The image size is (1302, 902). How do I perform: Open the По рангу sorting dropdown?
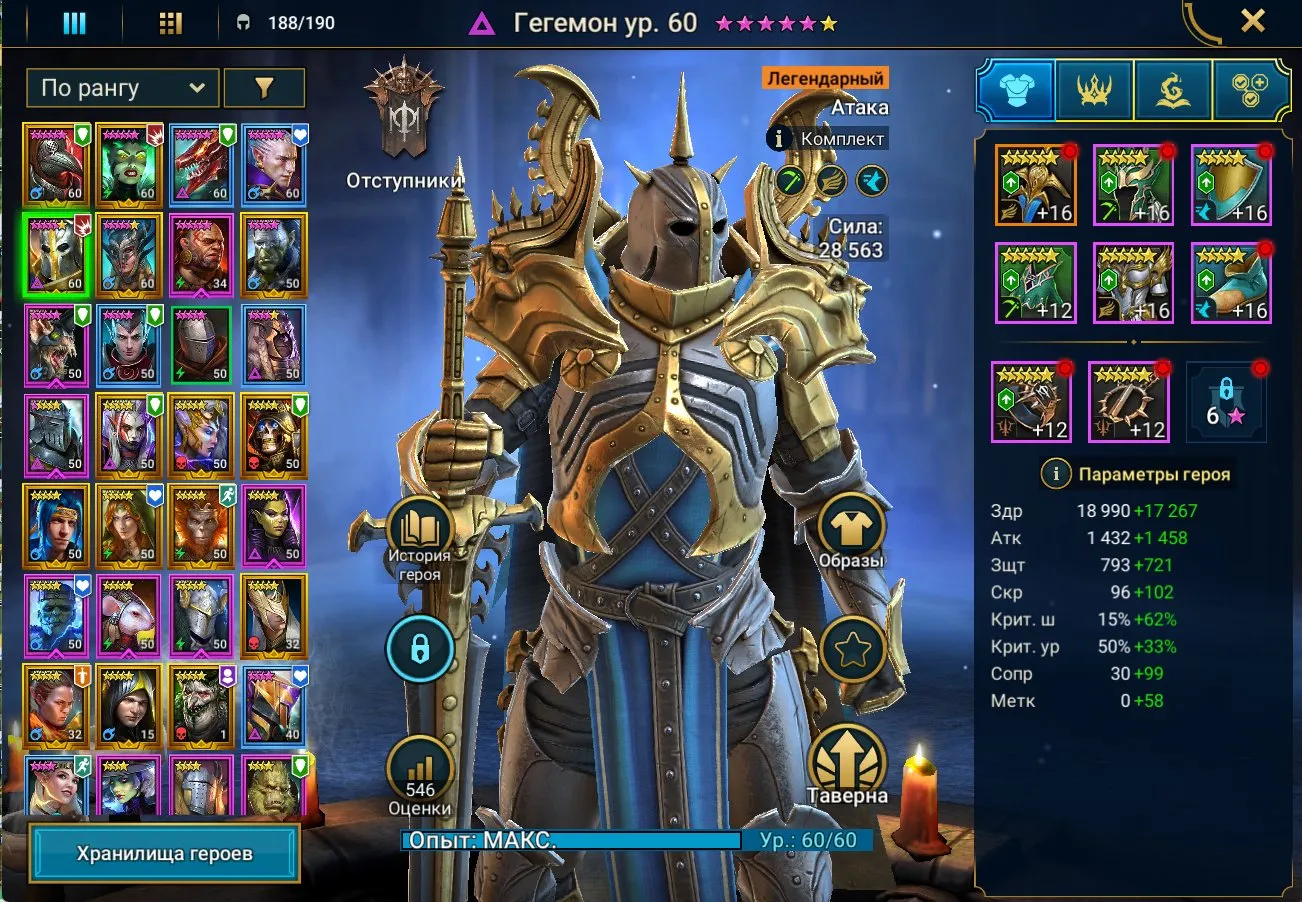click(x=120, y=88)
